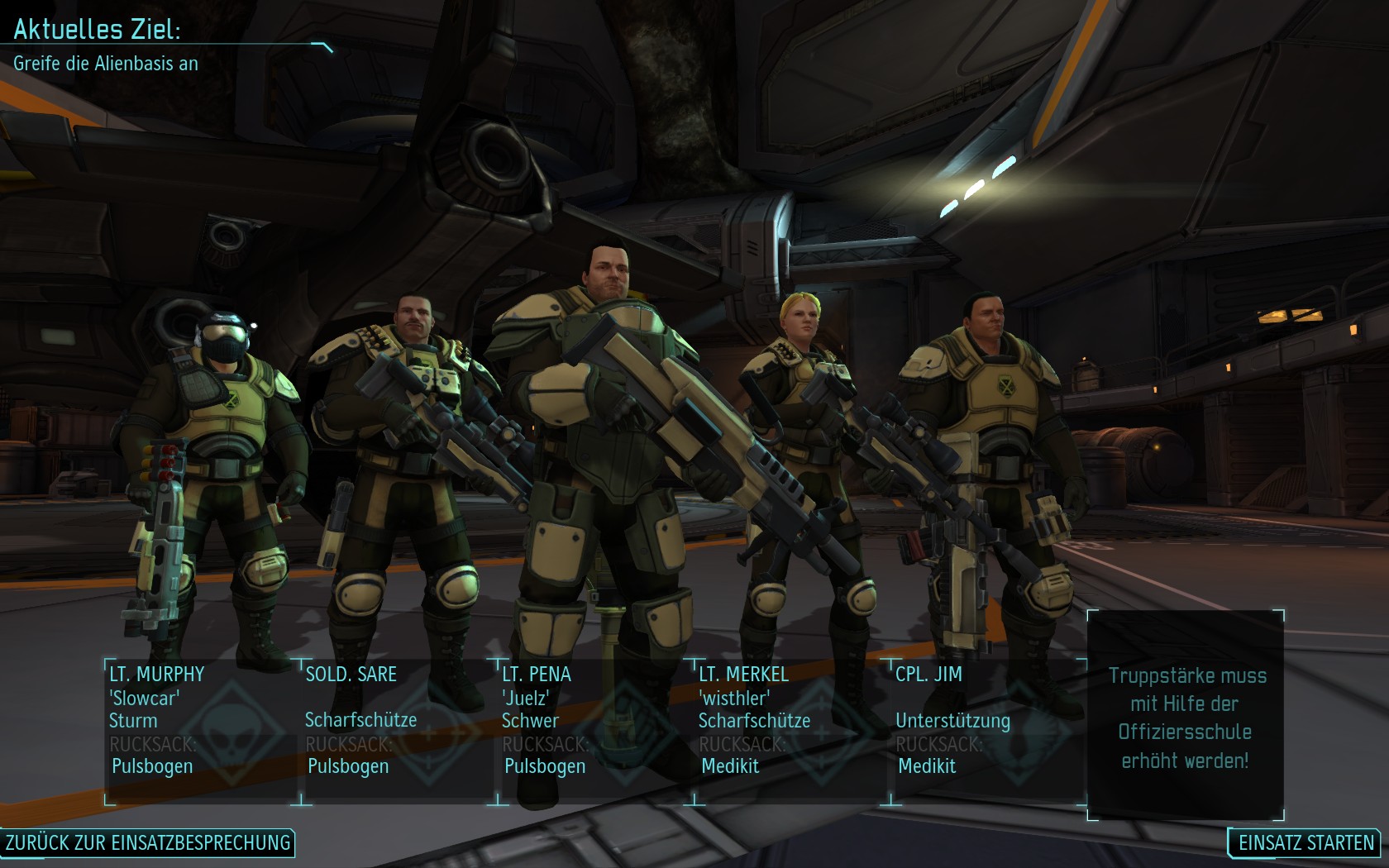Click the locked Truppstärke squad slot
1389x868 pixels.
click(1186, 716)
